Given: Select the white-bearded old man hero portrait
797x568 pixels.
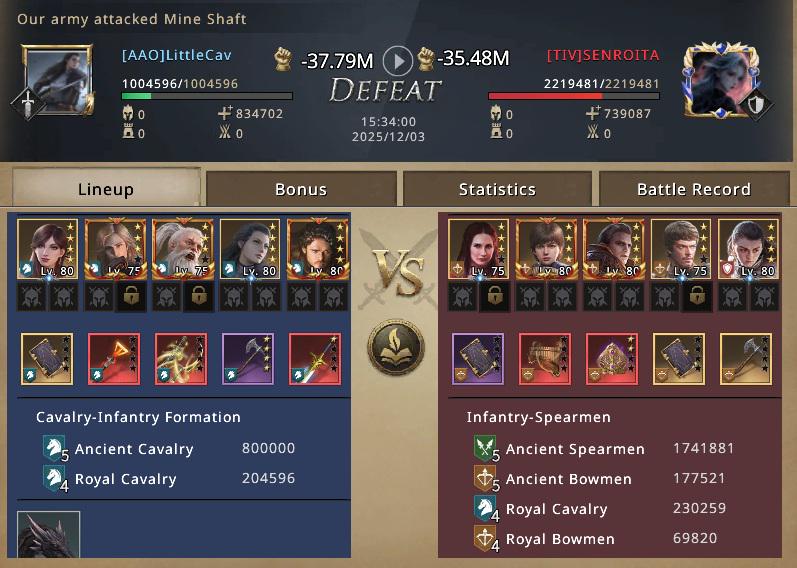Looking at the screenshot, I should [180, 249].
